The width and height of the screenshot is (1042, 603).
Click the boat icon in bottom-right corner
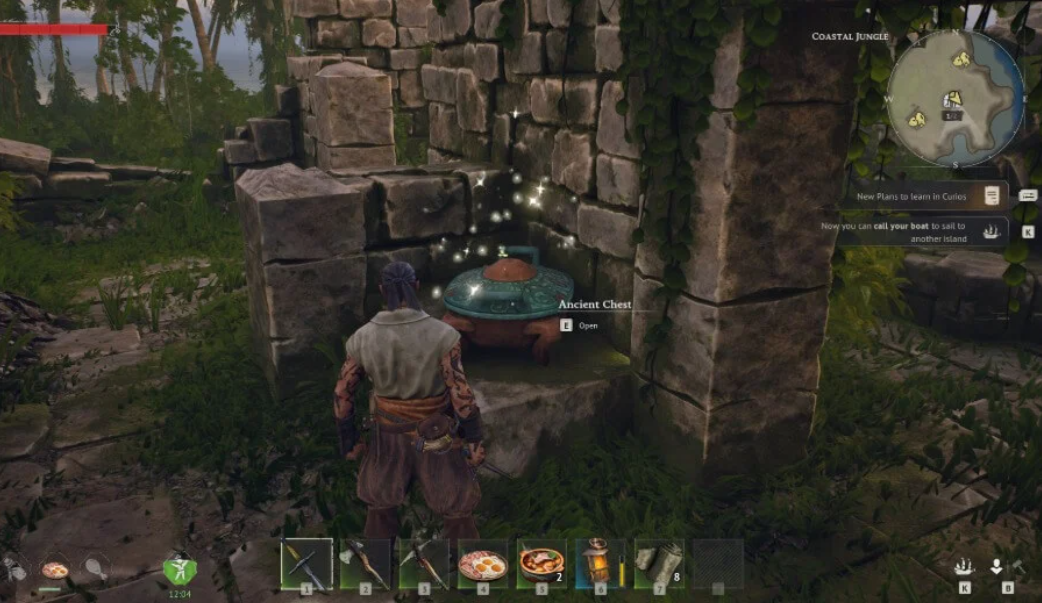click(x=964, y=566)
